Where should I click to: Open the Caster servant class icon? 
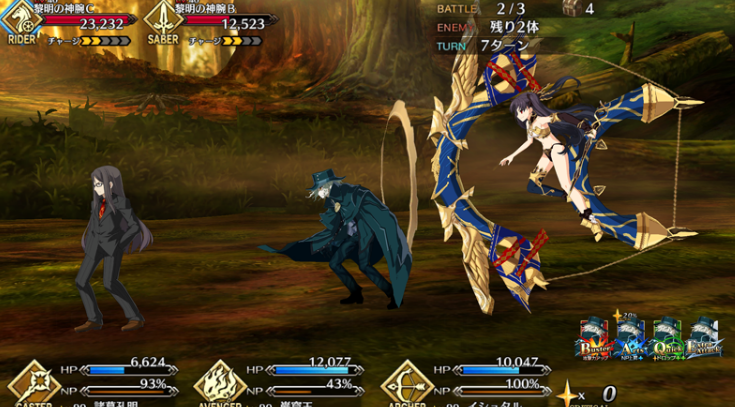pos(36,382)
